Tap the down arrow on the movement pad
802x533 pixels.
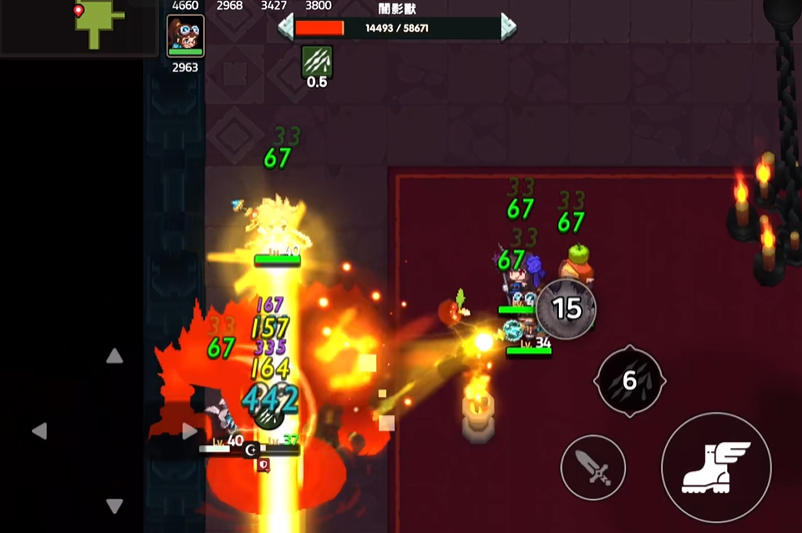tap(115, 506)
